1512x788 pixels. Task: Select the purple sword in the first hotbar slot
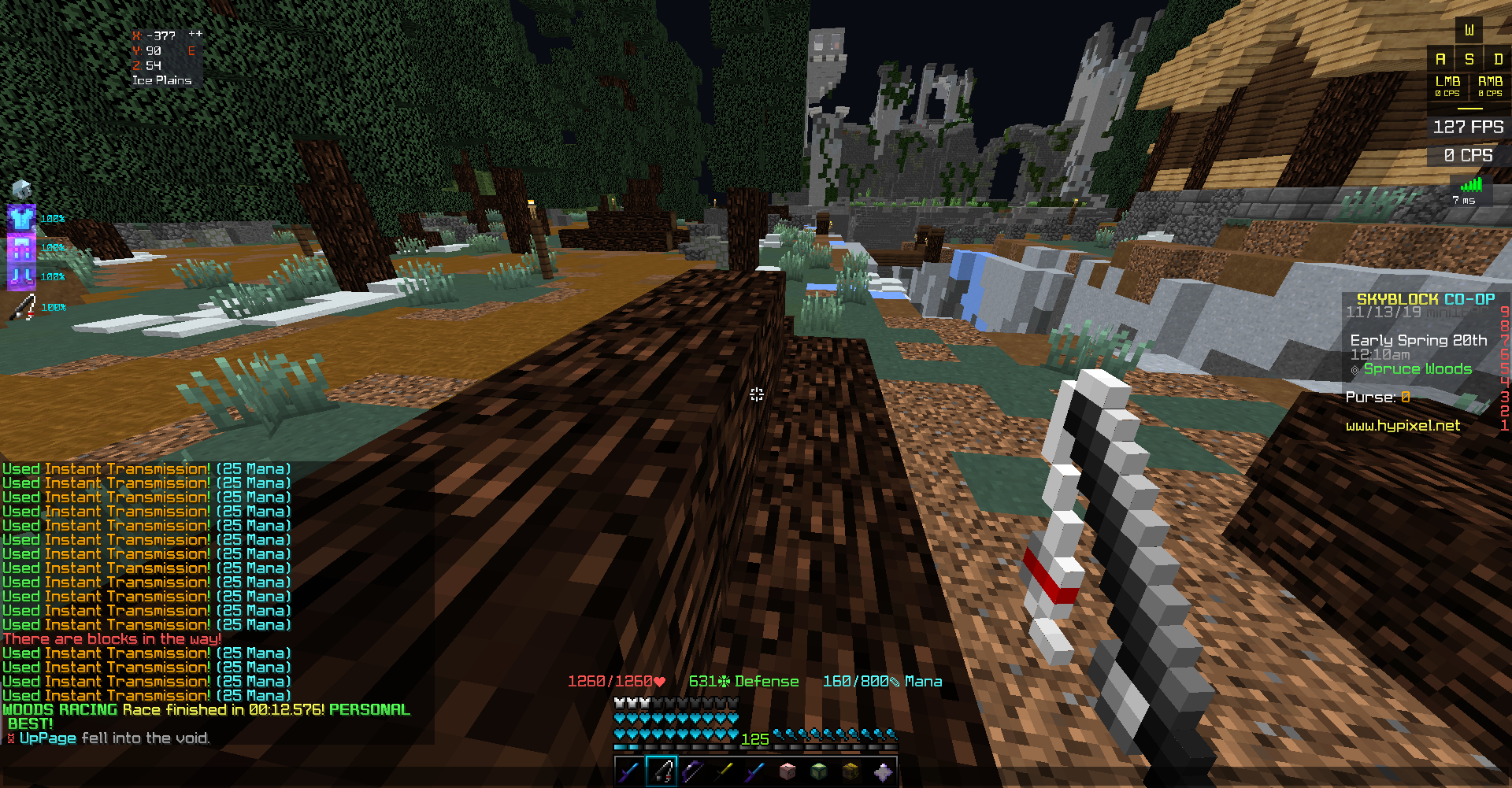[628, 774]
